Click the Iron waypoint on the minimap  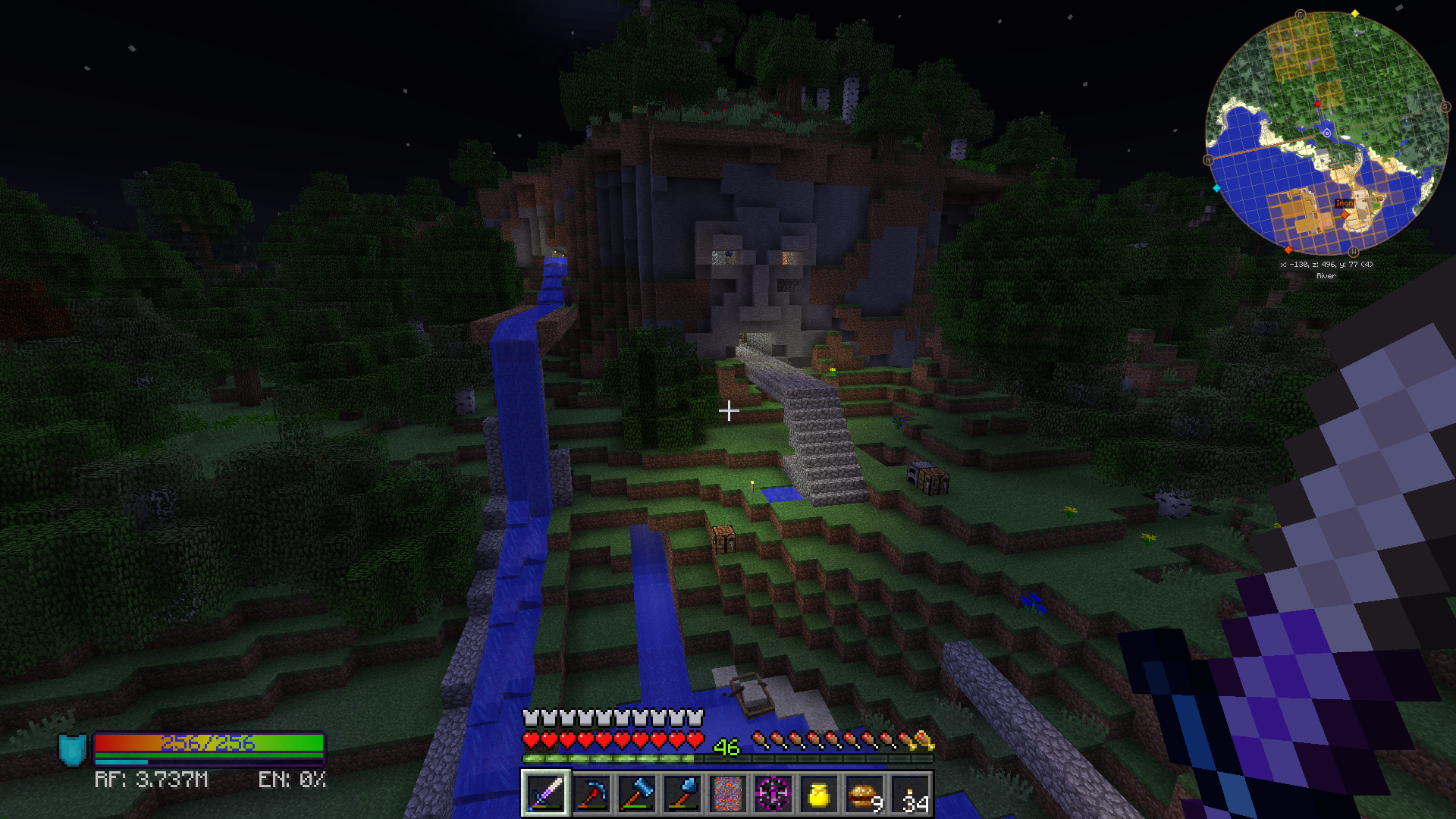(1345, 203)
